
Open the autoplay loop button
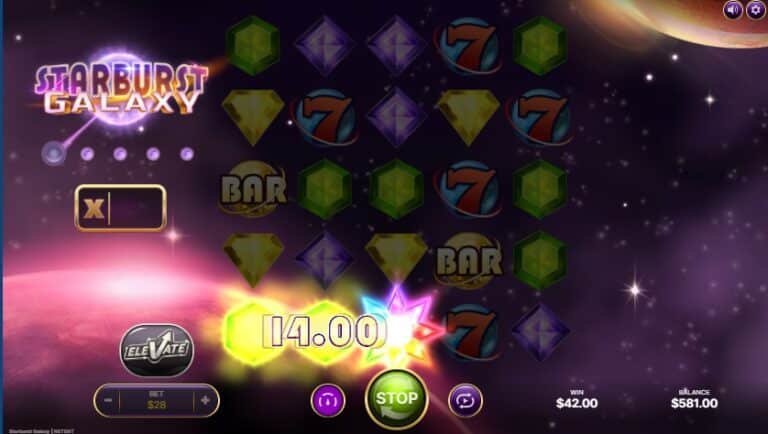click(464, 399)
